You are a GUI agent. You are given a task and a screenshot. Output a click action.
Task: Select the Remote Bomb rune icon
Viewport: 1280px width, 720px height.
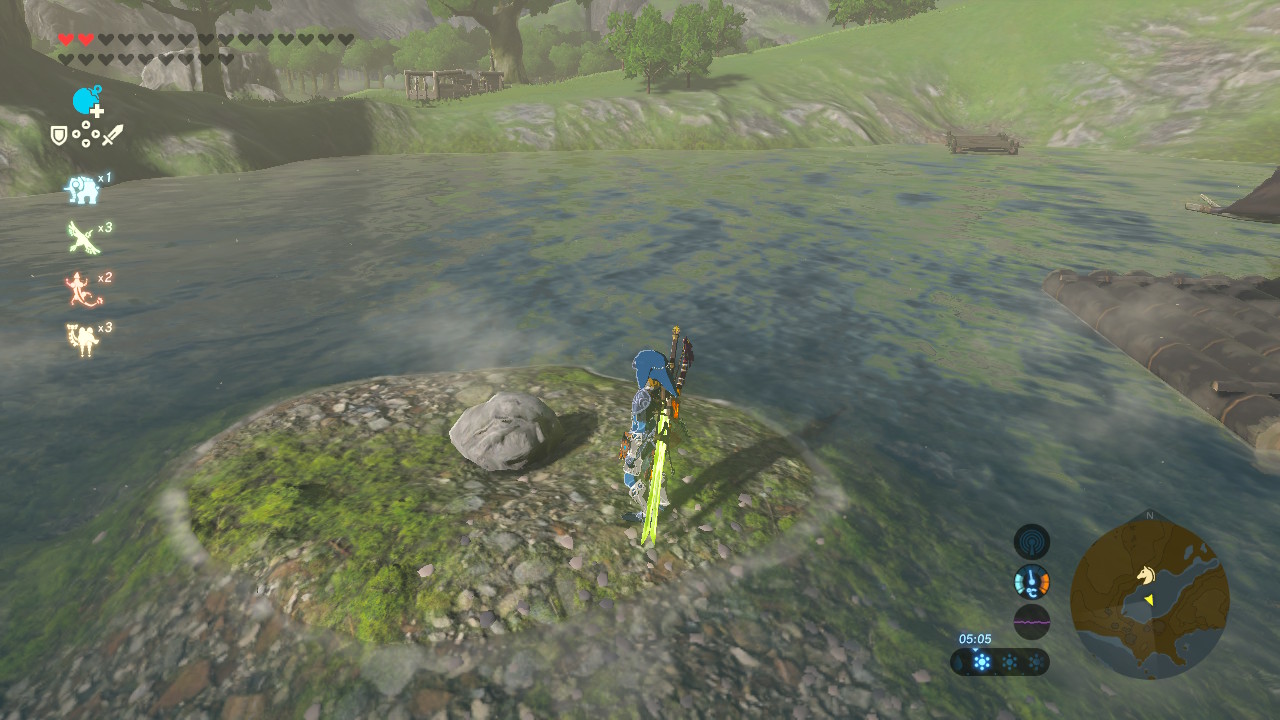click(x=86, y=100)
